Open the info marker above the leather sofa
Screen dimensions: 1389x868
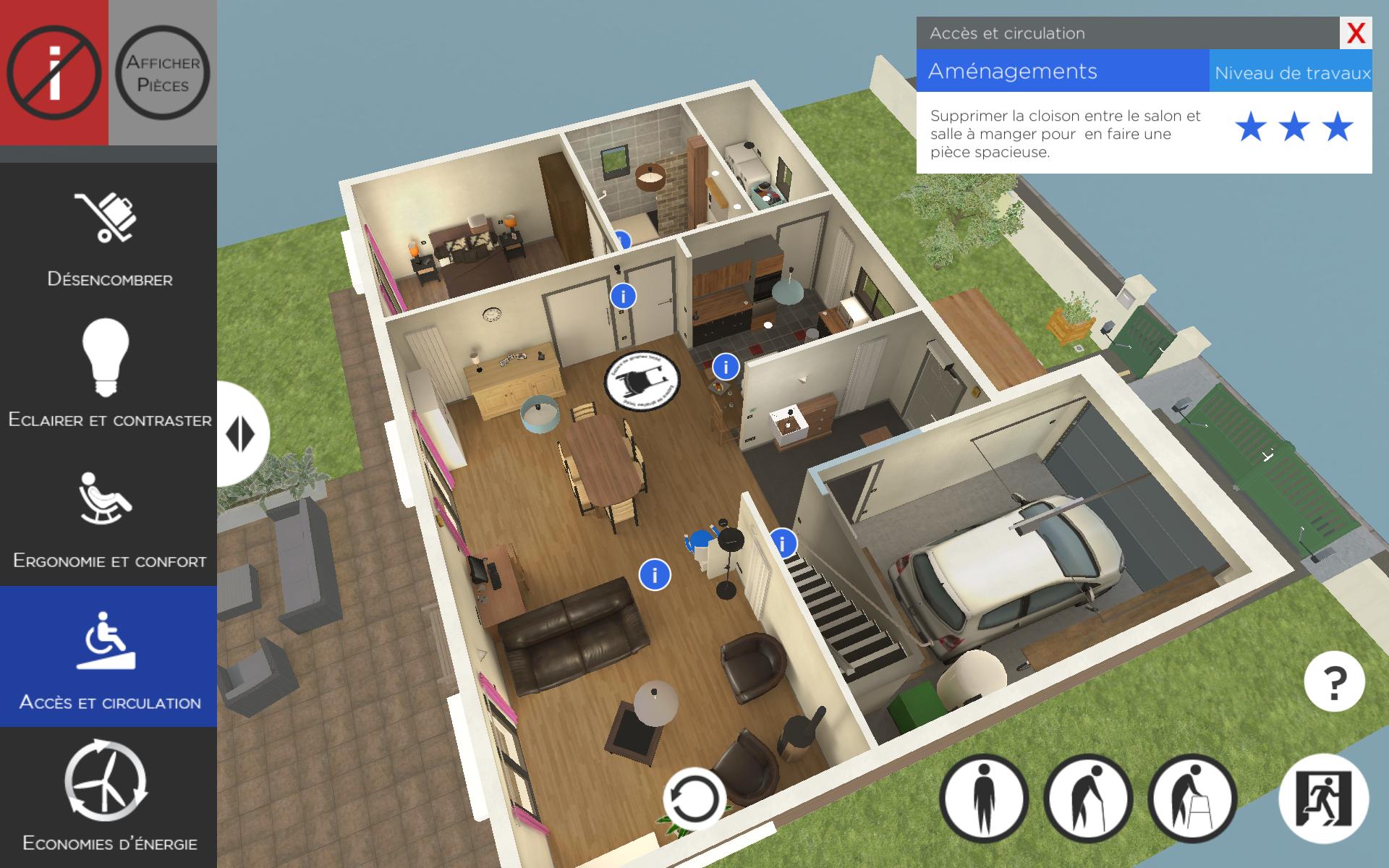point(655,575)
